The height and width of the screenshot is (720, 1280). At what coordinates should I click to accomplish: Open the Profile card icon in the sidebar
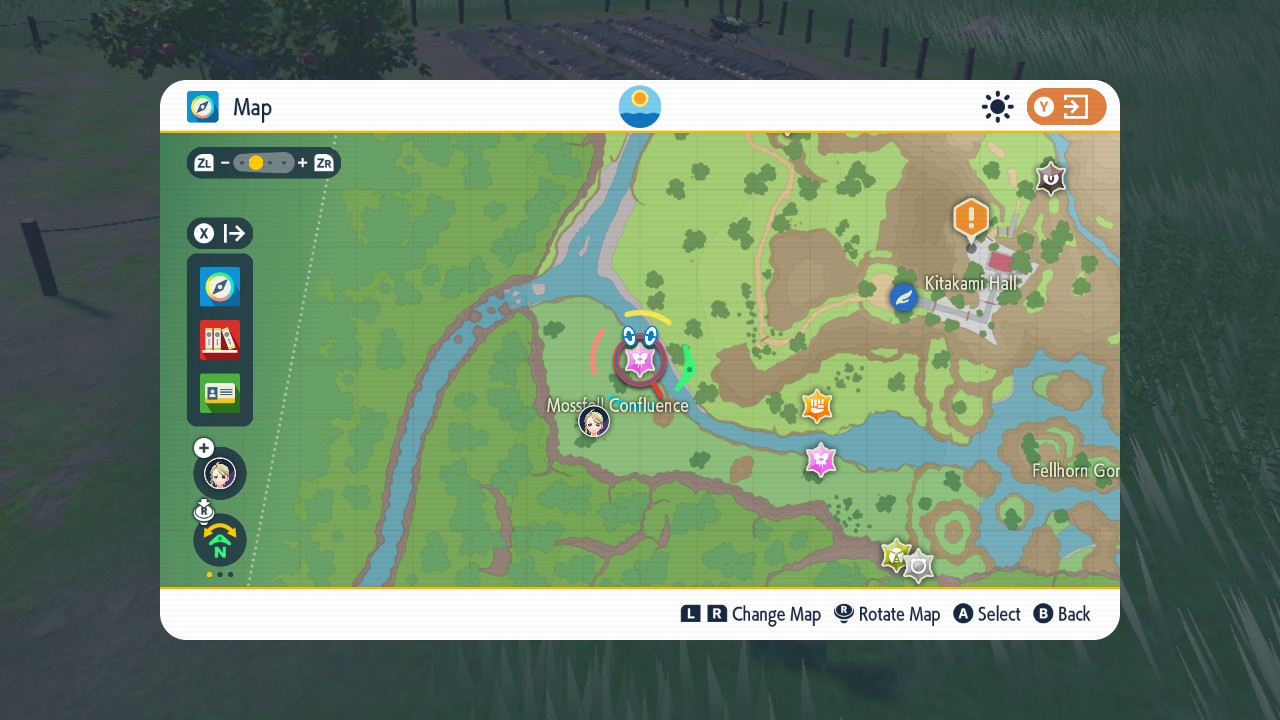tap(219, 393)
